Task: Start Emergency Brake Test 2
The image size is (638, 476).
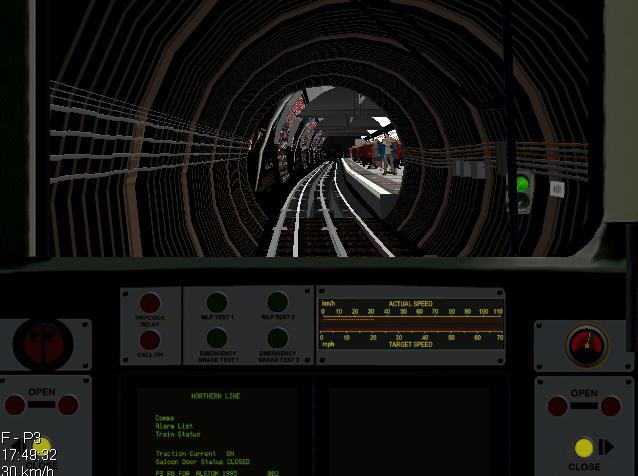Action: point(278,338)
